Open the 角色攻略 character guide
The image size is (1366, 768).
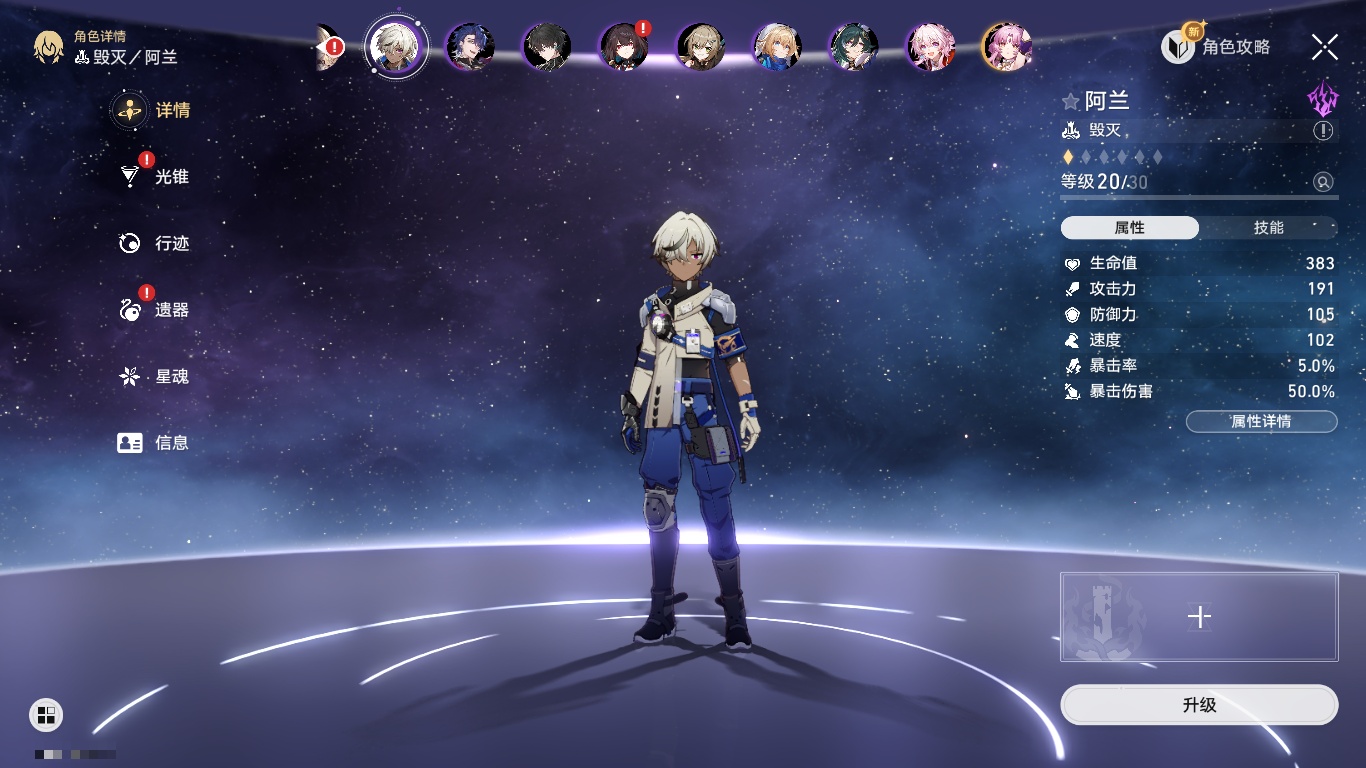(1216, 46)
